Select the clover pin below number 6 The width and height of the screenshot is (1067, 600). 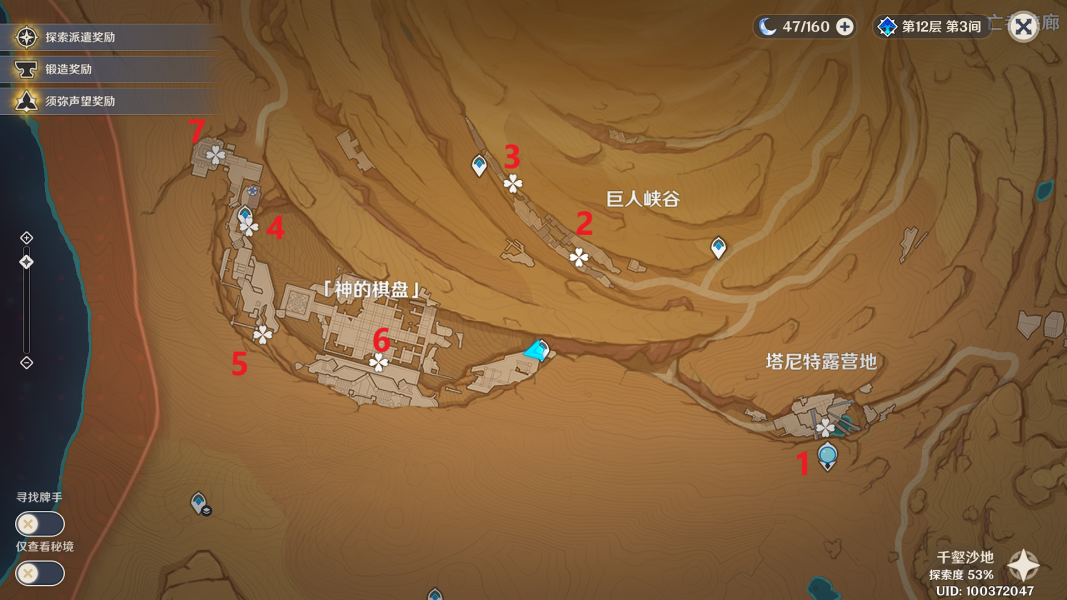[x=379, y=363]
